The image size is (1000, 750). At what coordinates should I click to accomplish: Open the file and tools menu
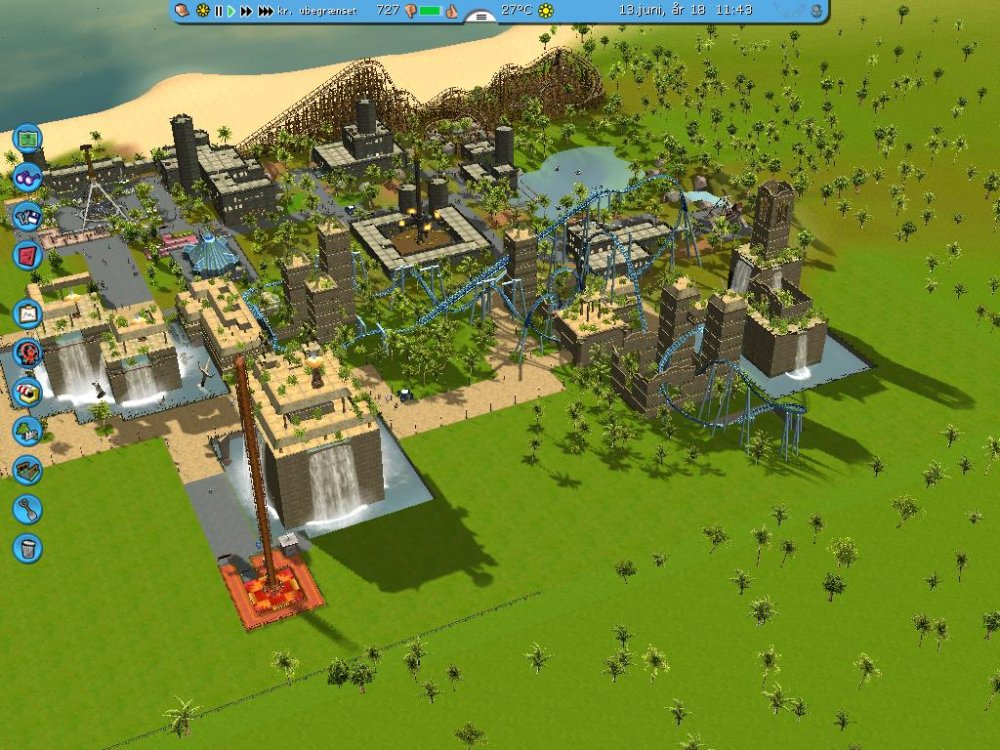point(27,216)
